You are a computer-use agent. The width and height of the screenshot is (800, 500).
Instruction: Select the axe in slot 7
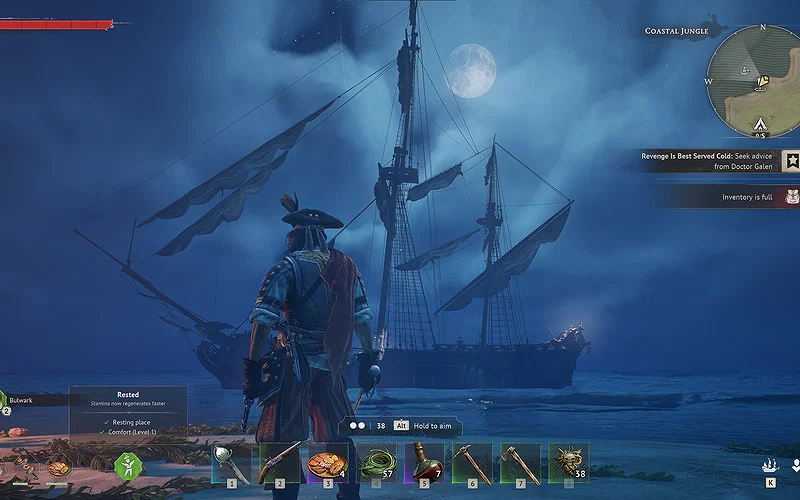coord(520,463)
